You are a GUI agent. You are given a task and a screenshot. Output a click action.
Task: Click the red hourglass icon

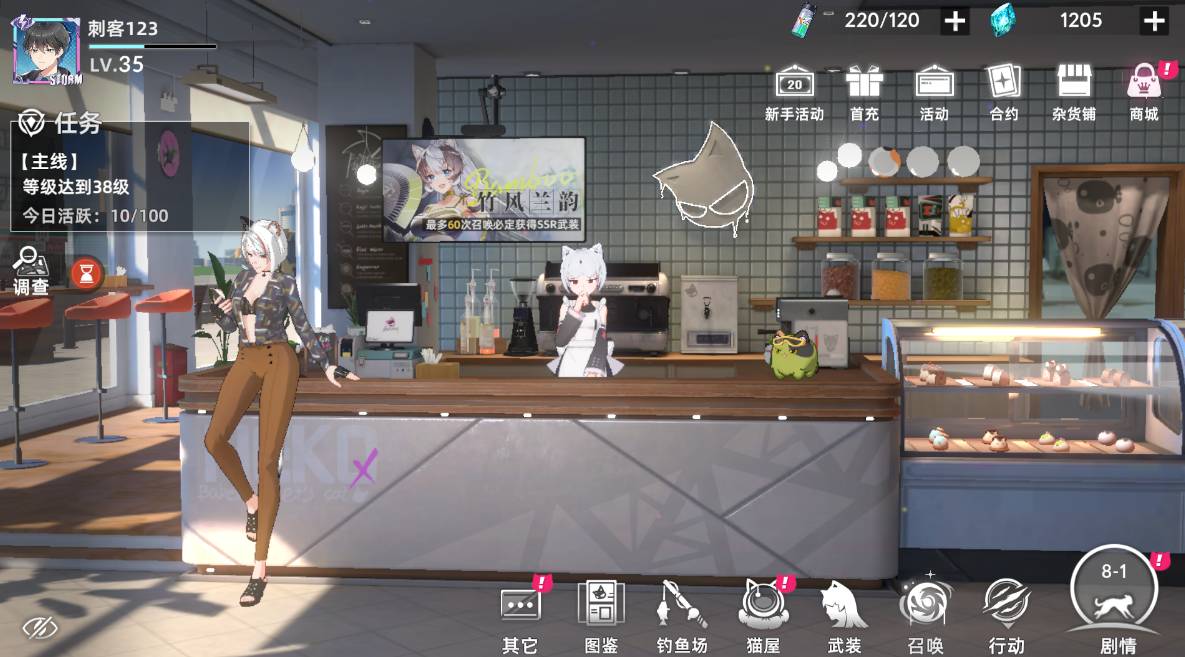tap(86, 272)
